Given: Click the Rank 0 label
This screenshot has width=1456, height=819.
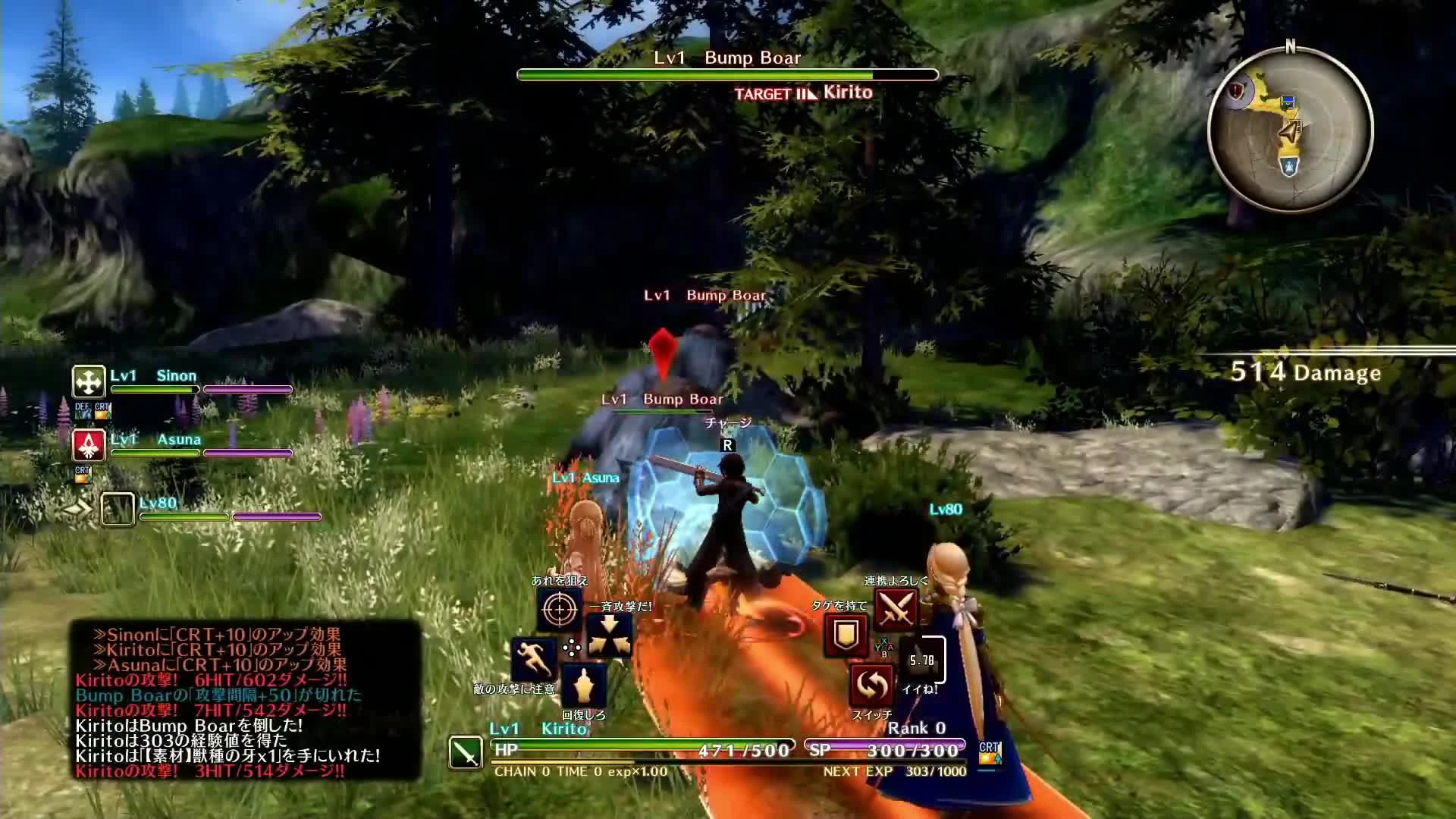Looking at the screenshot, I should tap(915, 726).
